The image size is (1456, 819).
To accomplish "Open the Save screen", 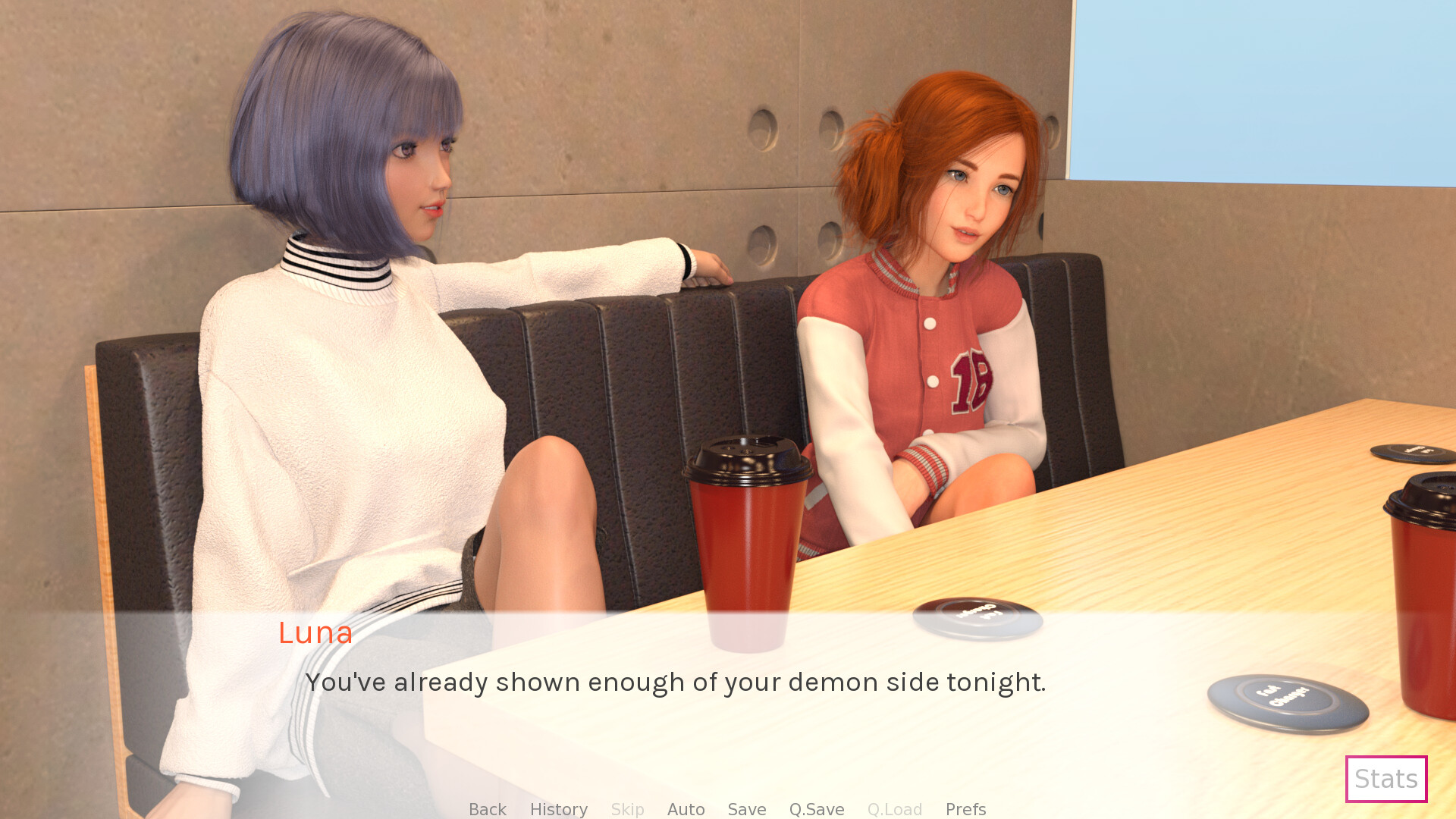I will 746,808.
